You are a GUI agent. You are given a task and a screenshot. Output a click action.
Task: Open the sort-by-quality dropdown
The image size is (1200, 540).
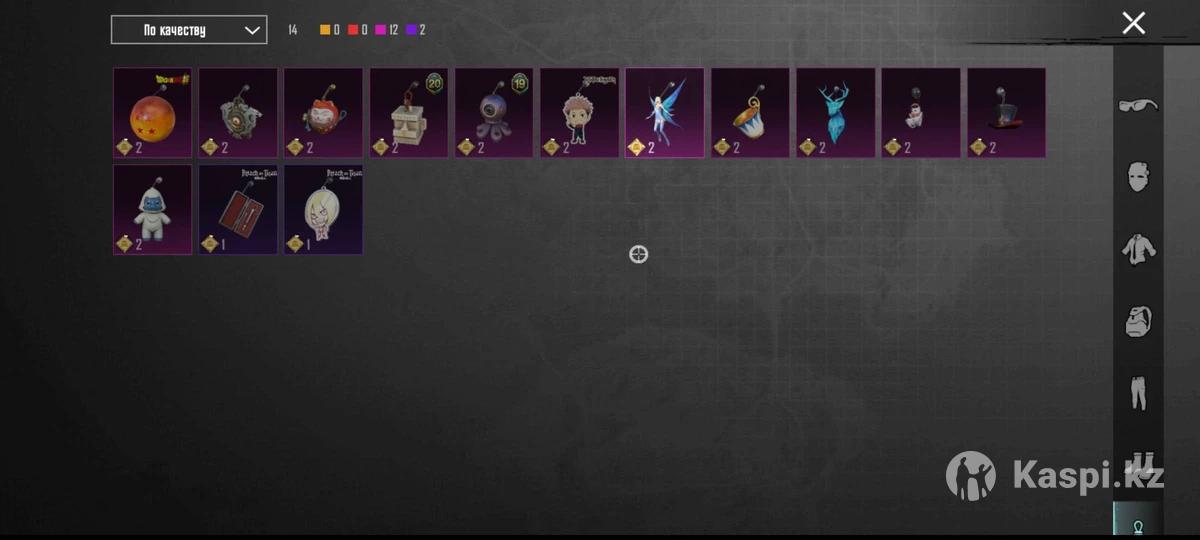pos(189,30)
